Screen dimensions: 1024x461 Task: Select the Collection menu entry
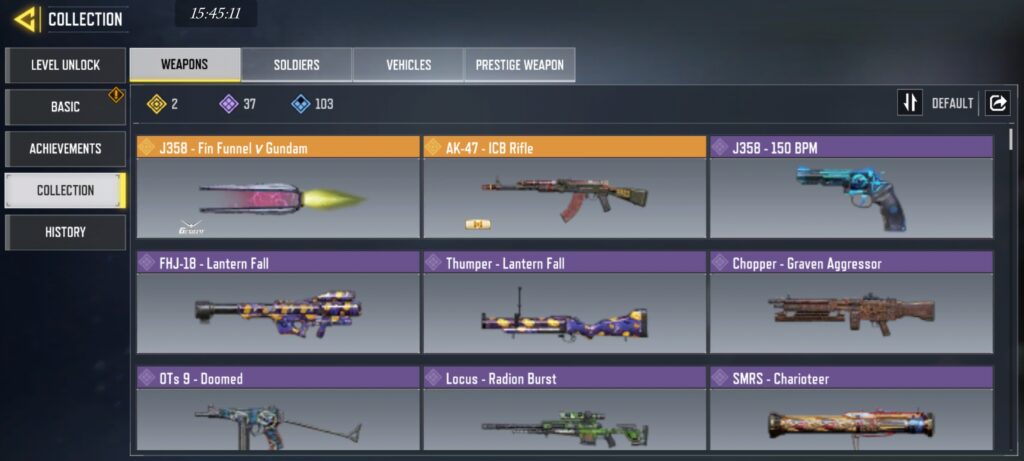pos(65,190)
